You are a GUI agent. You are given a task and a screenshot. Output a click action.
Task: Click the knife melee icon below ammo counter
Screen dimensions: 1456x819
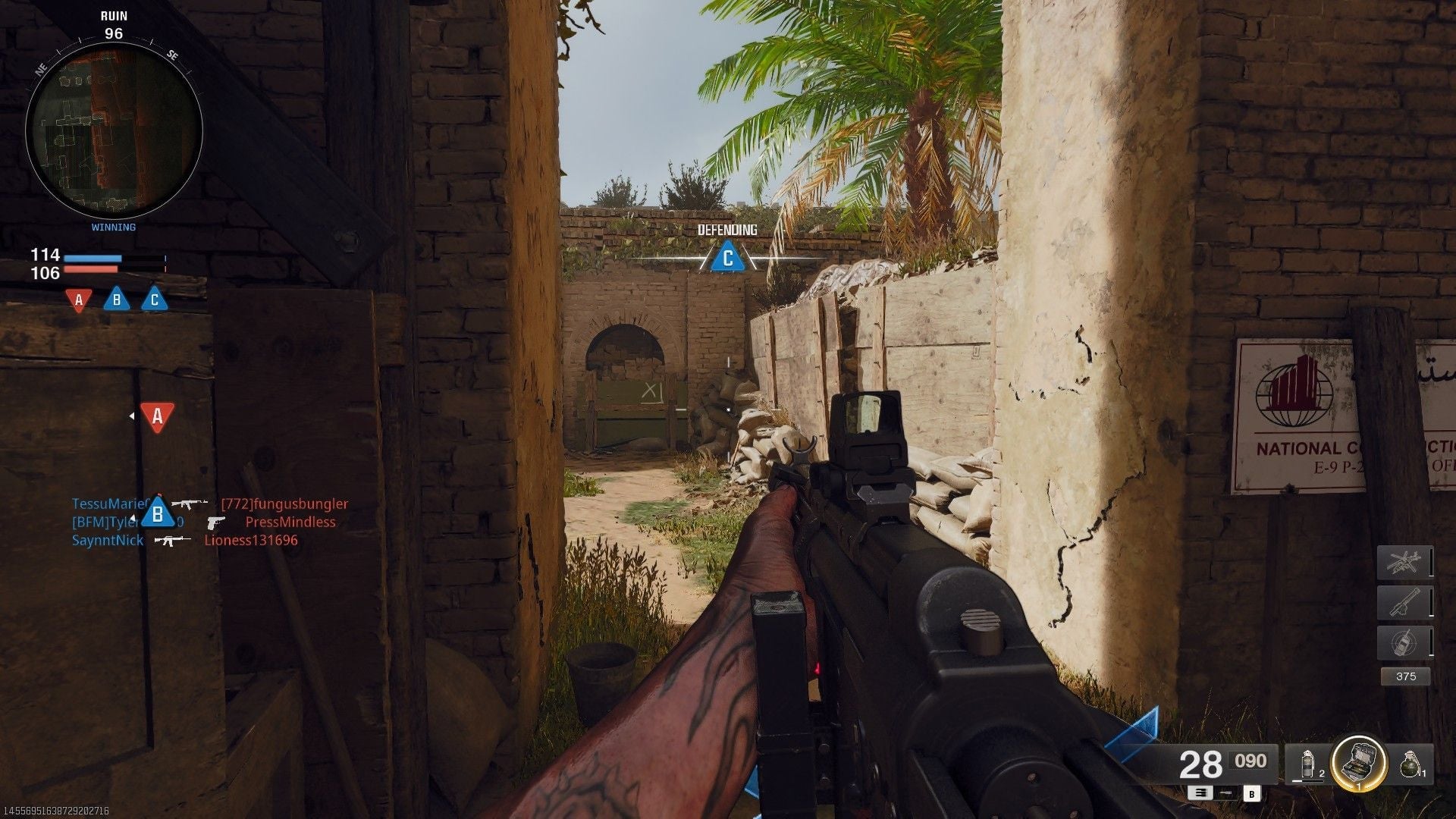click(x=1225, y=794)
